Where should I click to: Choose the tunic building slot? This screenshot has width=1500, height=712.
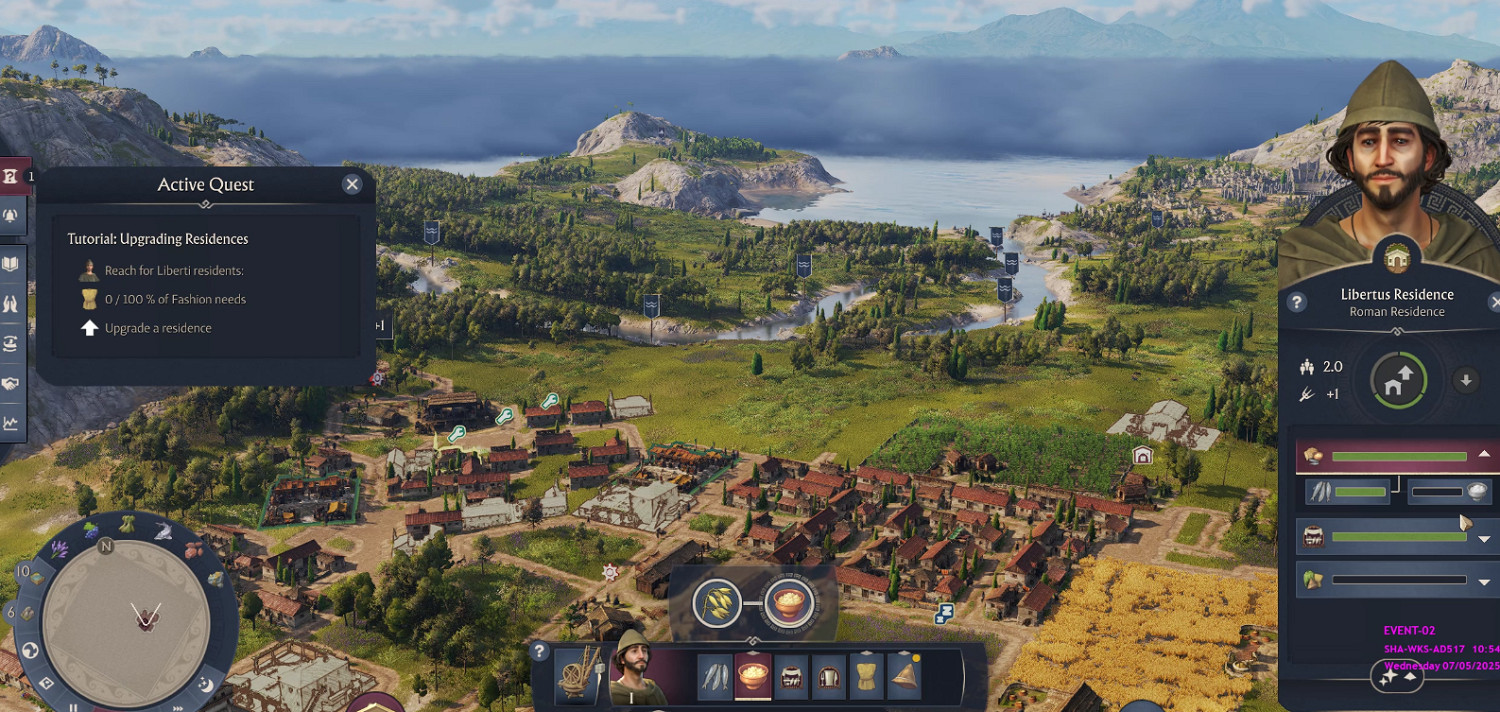[x=867, y=677]
